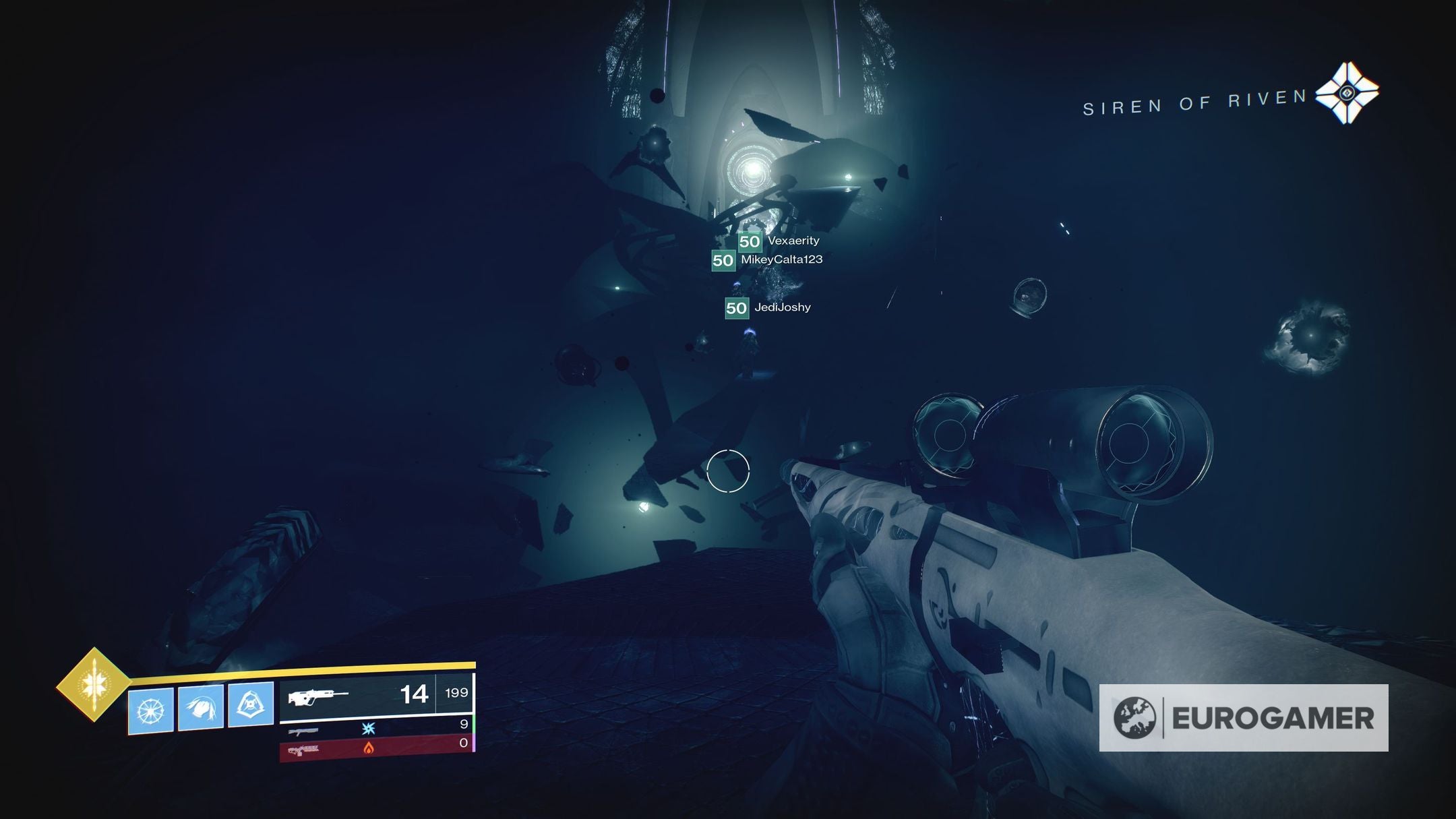The image size is (1456, 819).
Task: Open the Ghost icon beside Siren of Riven
Action: point(1346,93)
